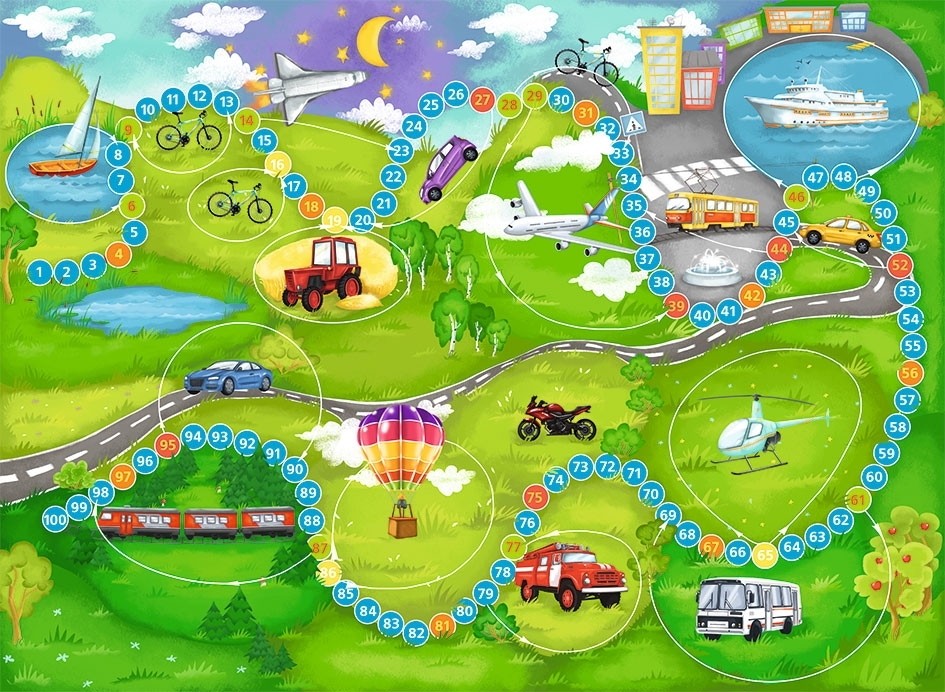The image size is (945, 692).
Task: Click the red space numbered 39
Action: [676, 307]
